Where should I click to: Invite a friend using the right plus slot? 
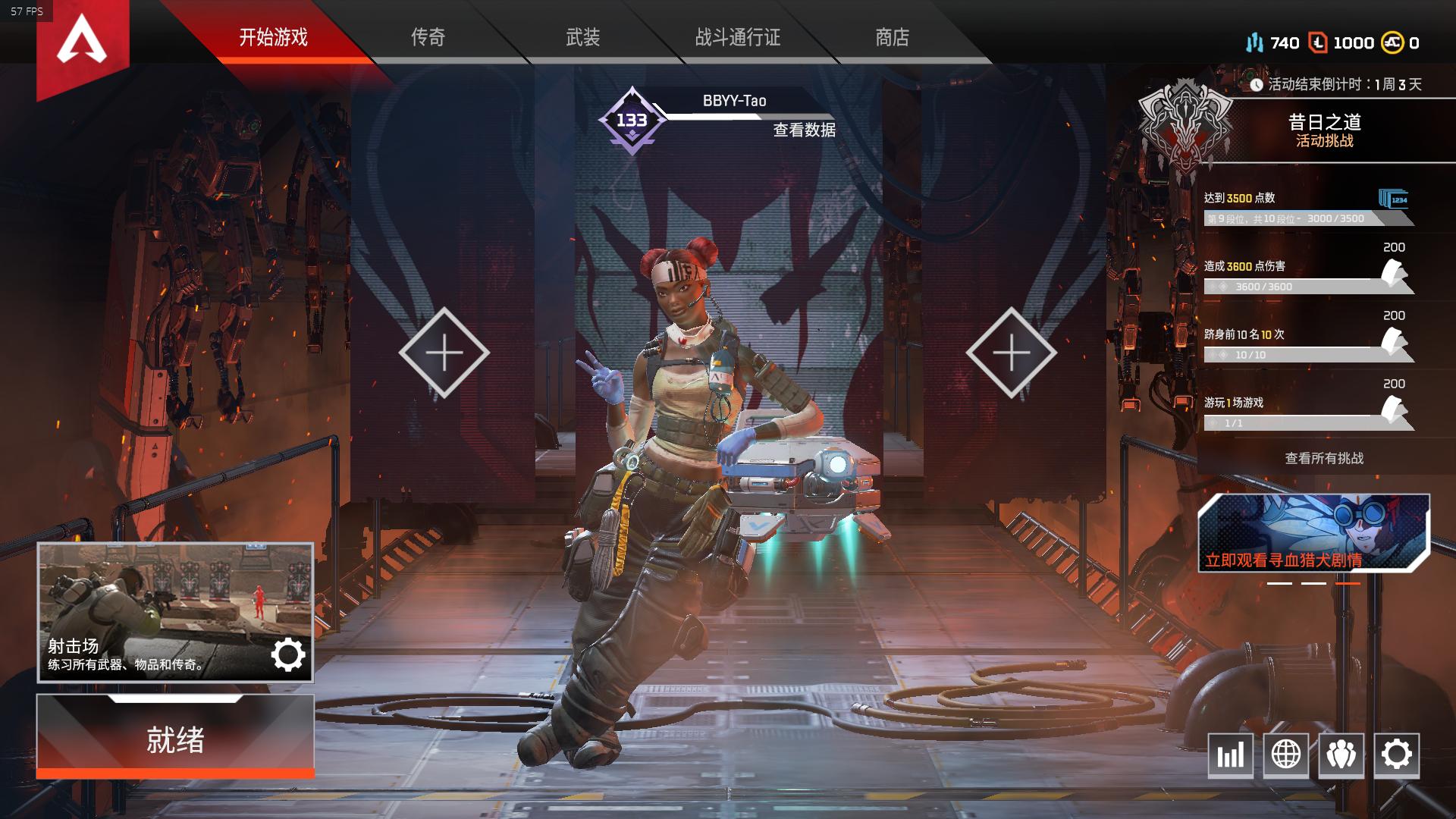click(x=1011, y=353)
